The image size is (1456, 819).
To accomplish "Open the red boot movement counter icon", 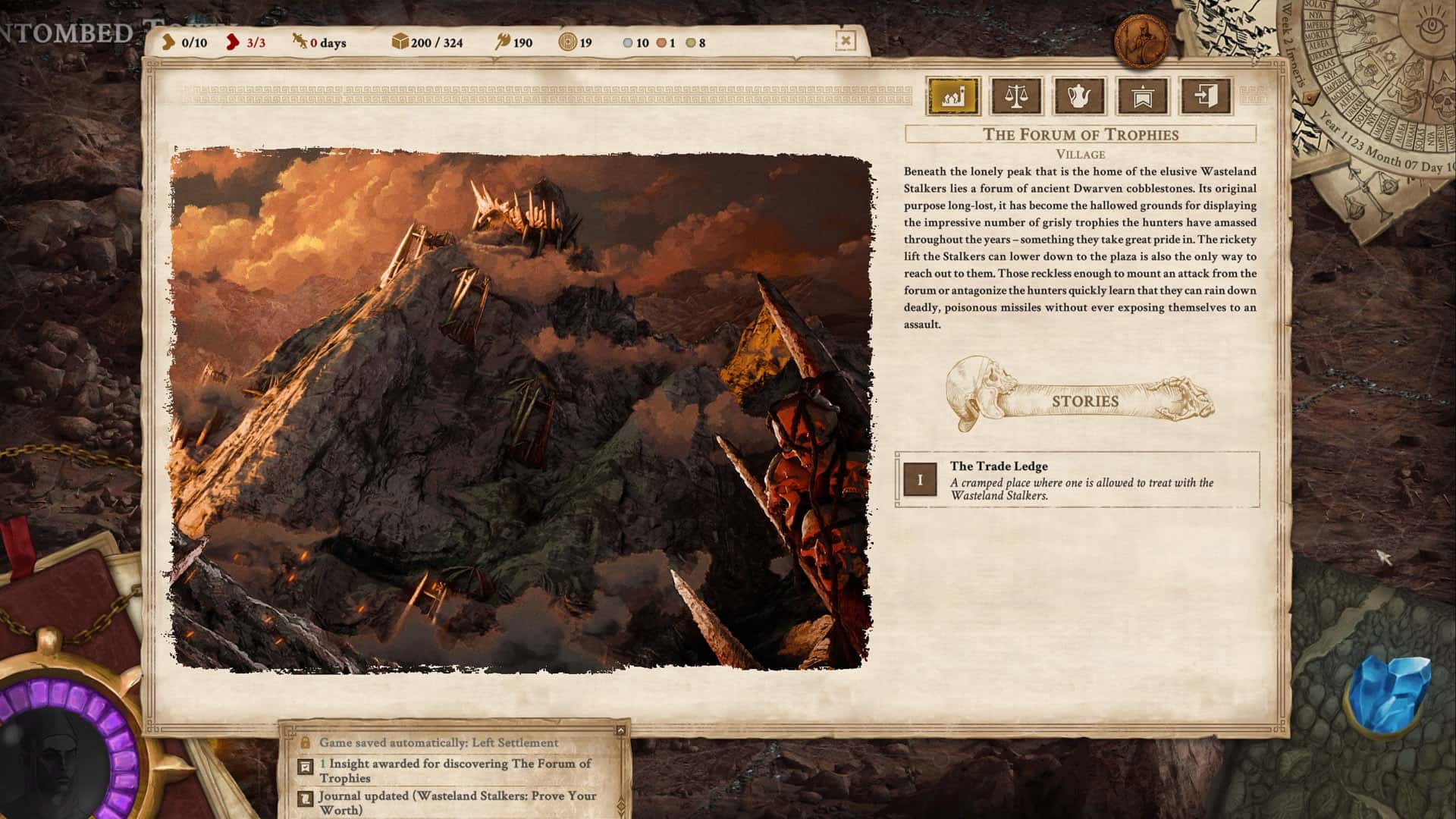I will (x=231, y=42).
